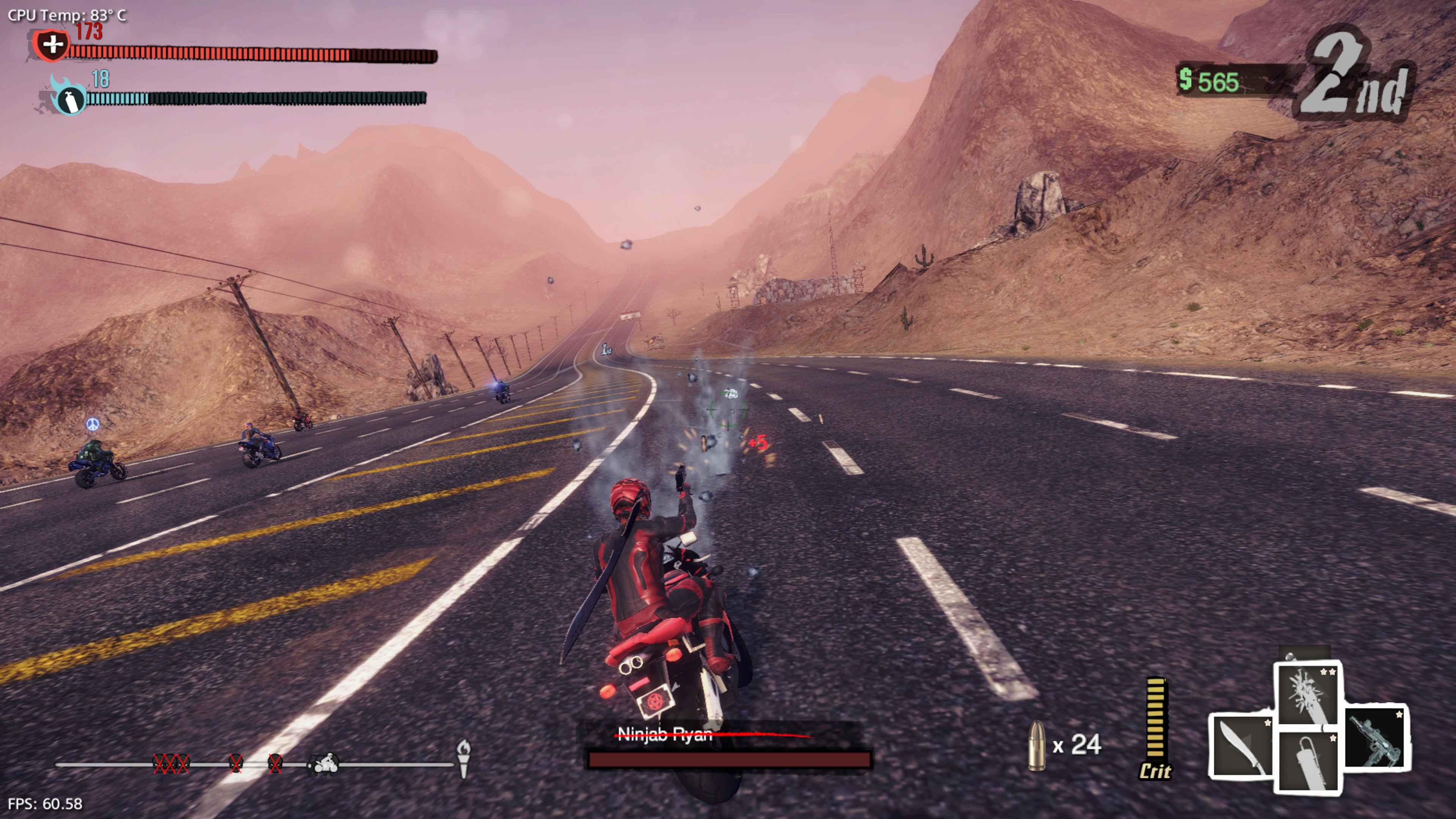Click the torch finish-line icon
Image resolution: width=1456 pixels, height=819 pixels.
[463, 758]
